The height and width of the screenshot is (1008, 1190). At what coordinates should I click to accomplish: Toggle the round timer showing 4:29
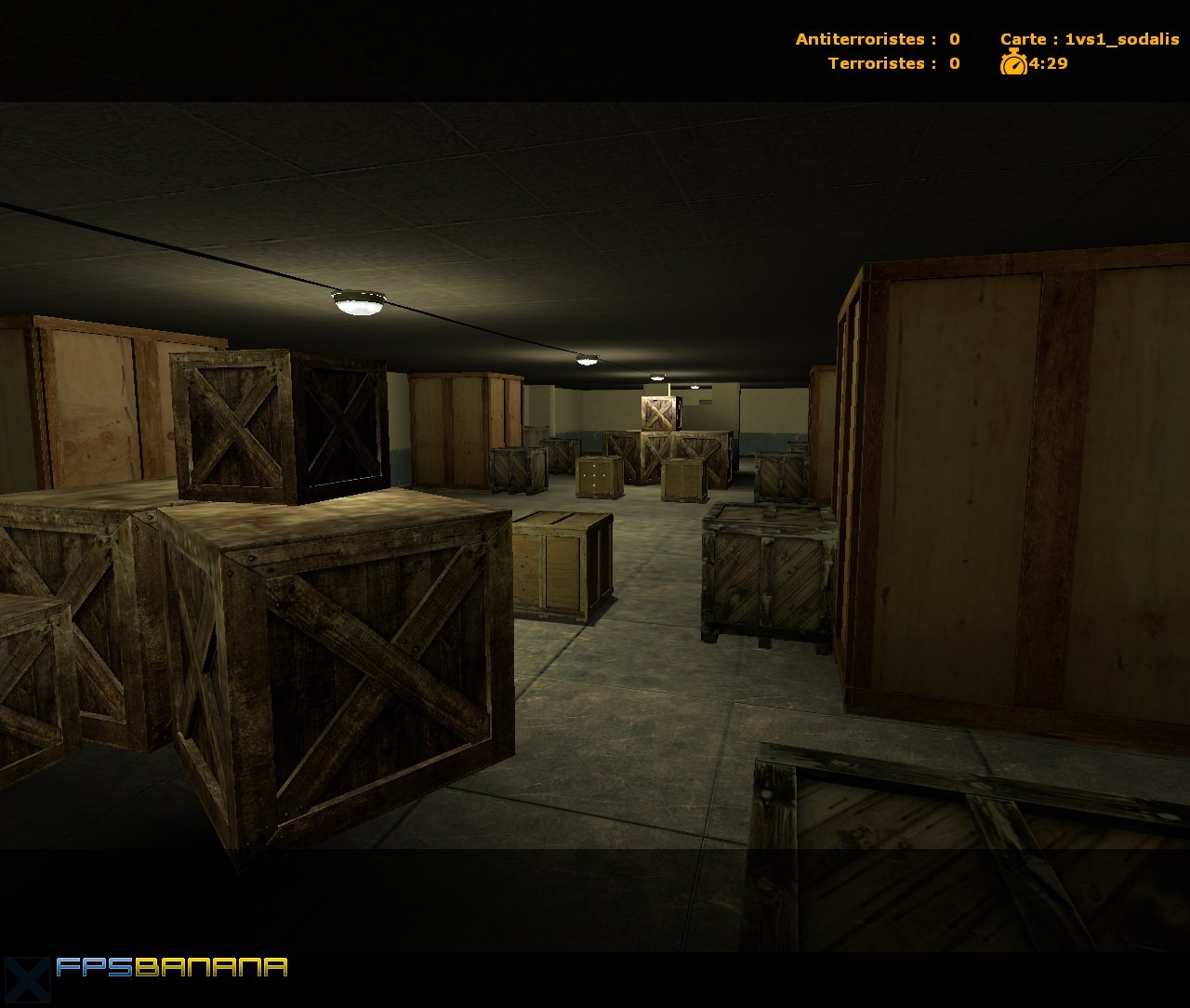coord(1046,65)
